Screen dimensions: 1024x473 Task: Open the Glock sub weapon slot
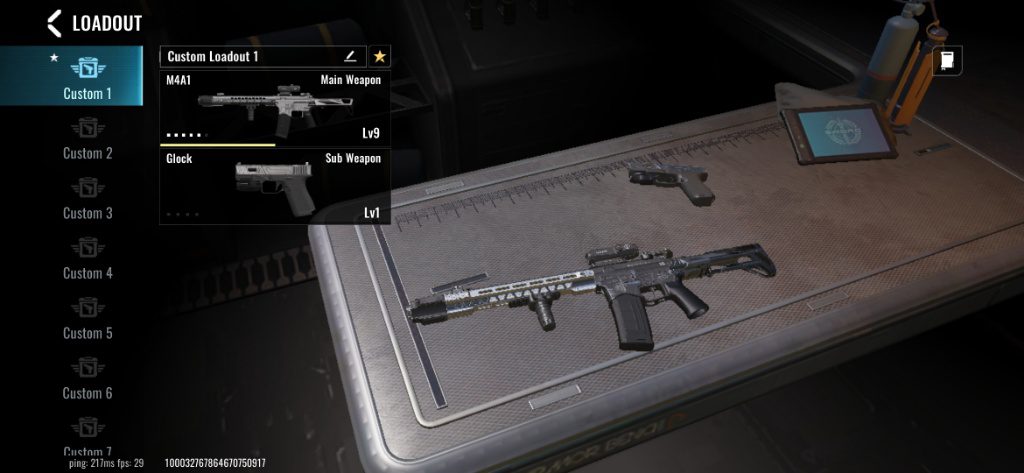tap(274, 186)
